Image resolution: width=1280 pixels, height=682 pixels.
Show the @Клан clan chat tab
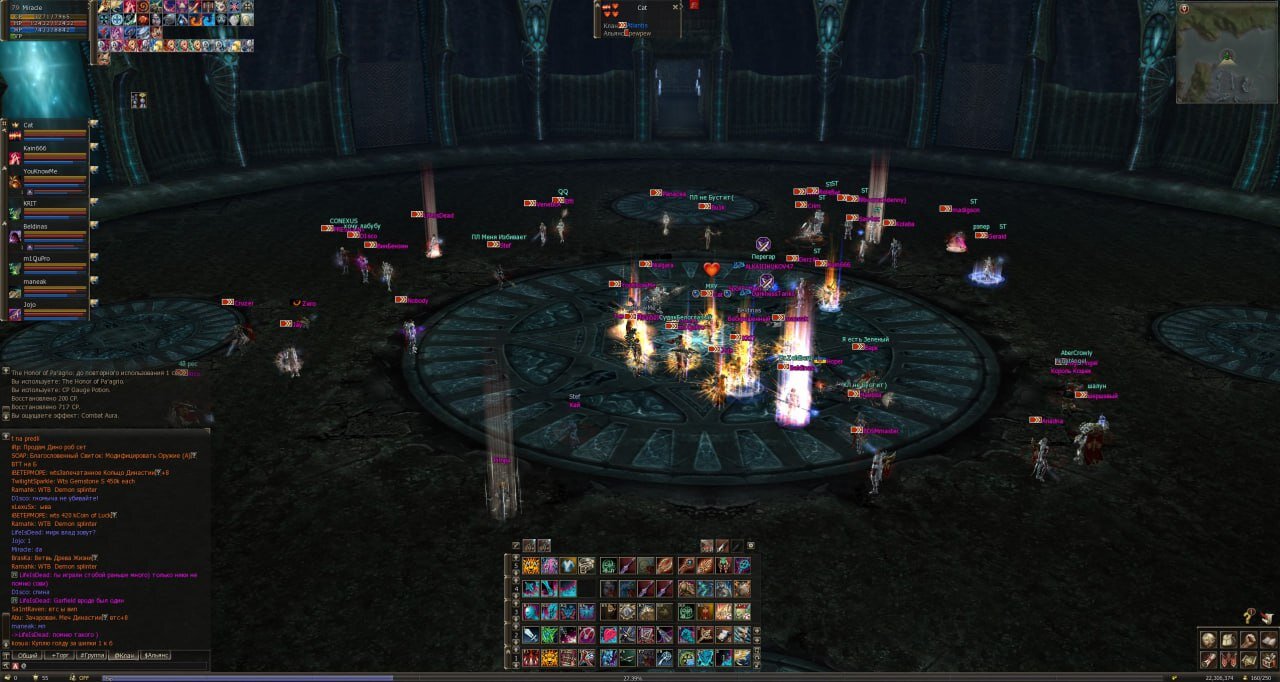124,655
